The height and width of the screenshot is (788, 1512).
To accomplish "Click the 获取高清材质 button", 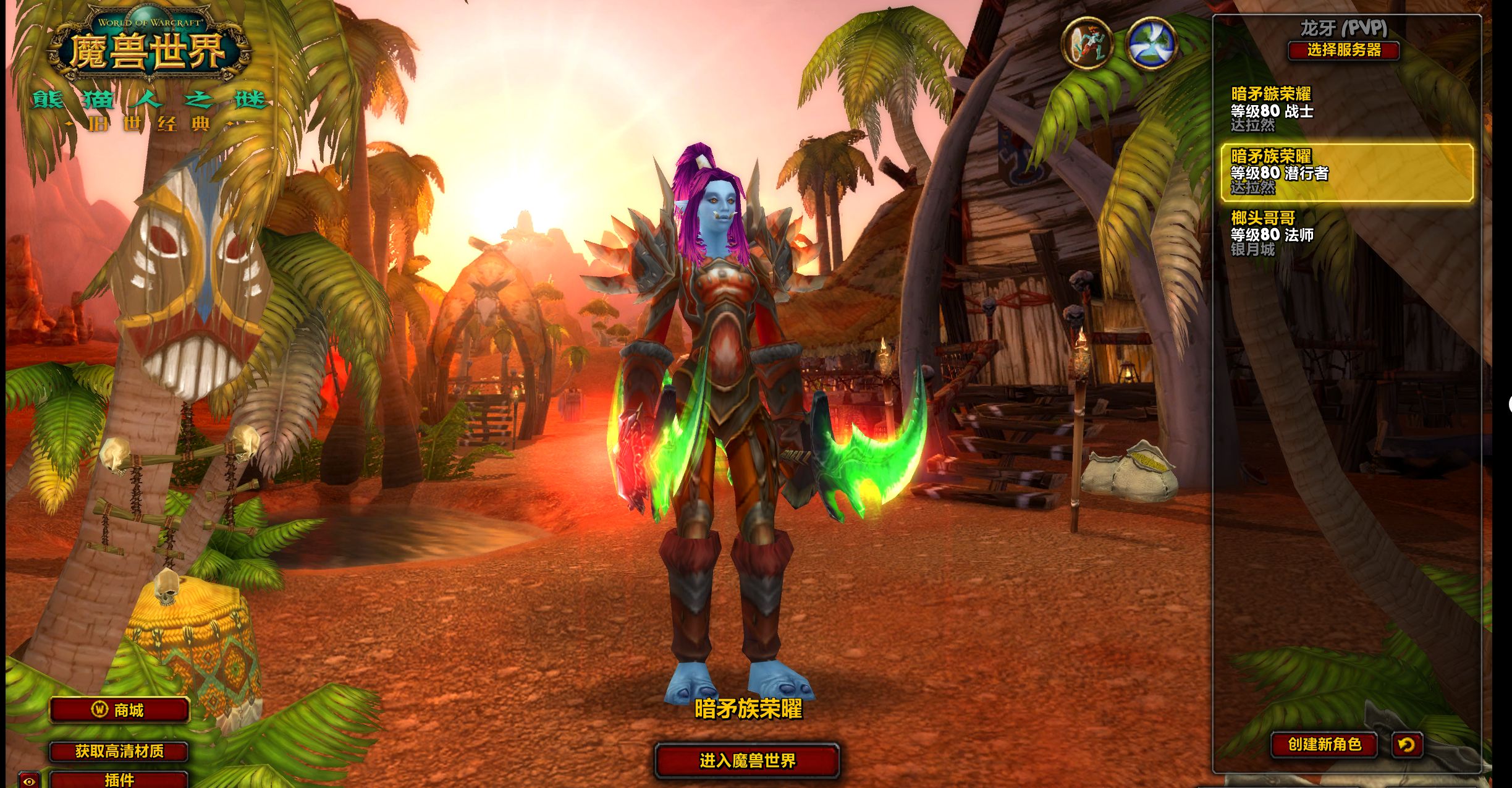I will [119, 751].
